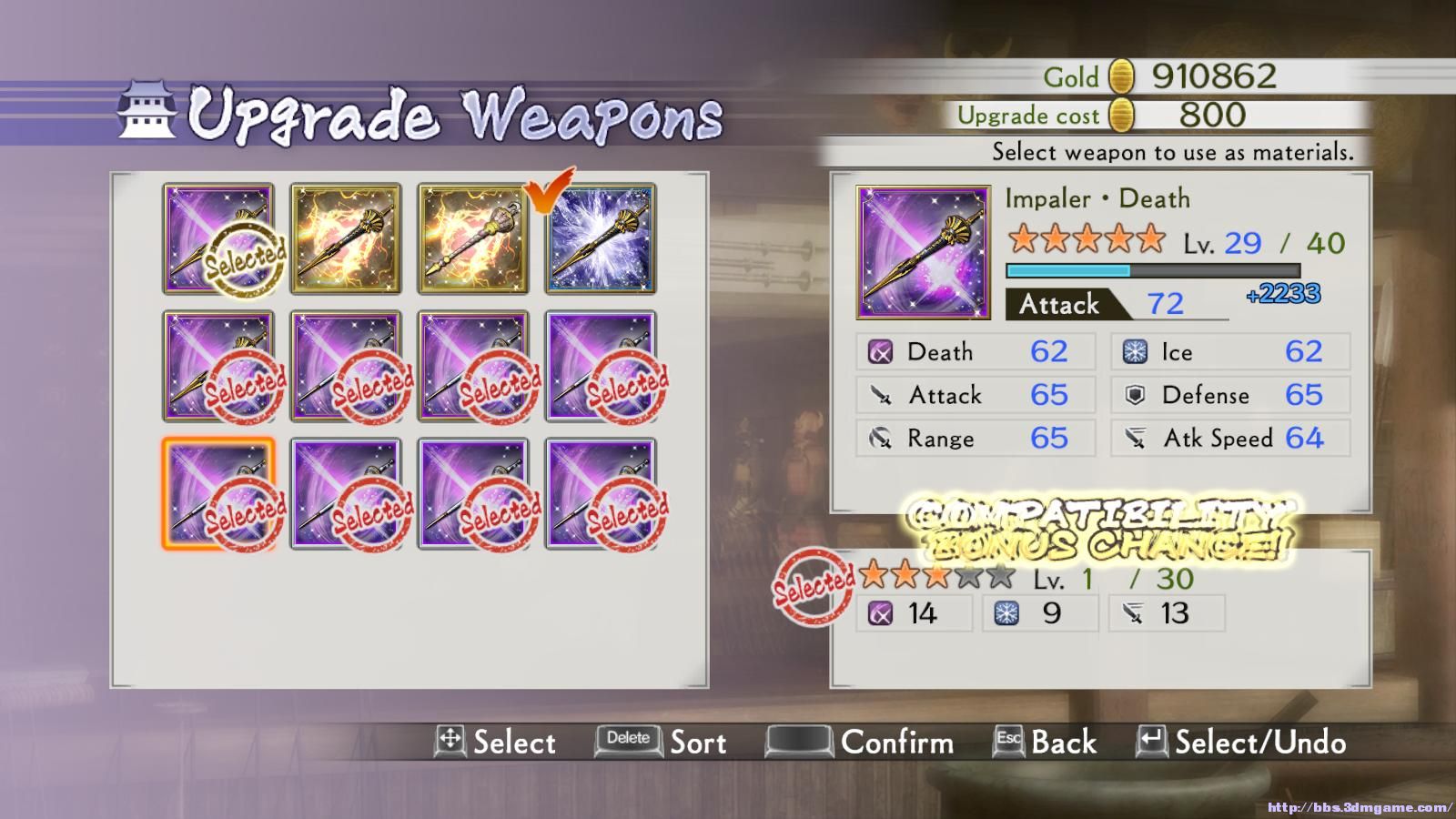Choose the lightning weapon with the dark spear

[x=346, y=239]
